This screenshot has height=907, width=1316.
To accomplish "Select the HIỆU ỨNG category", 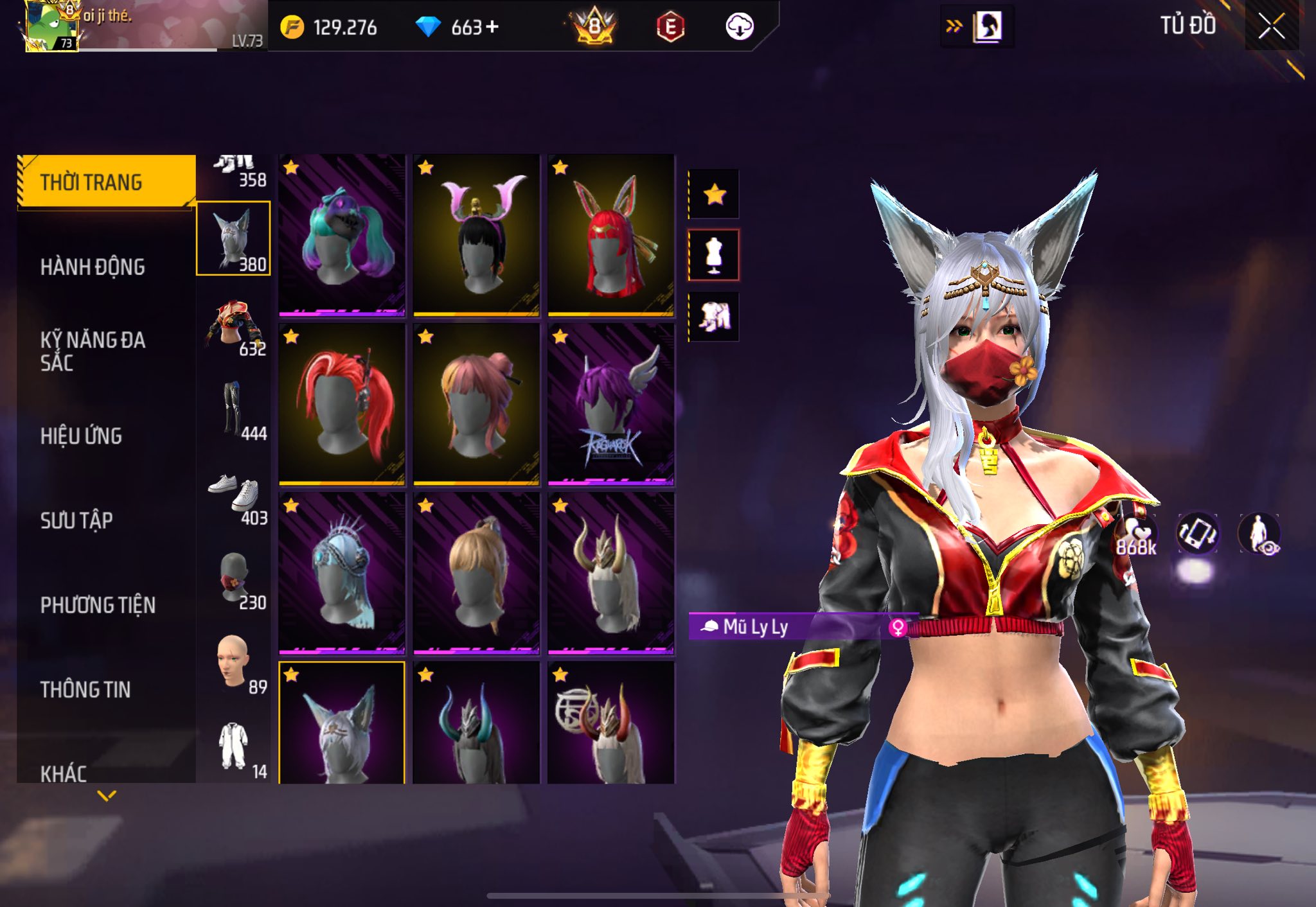I will (81, 436).
